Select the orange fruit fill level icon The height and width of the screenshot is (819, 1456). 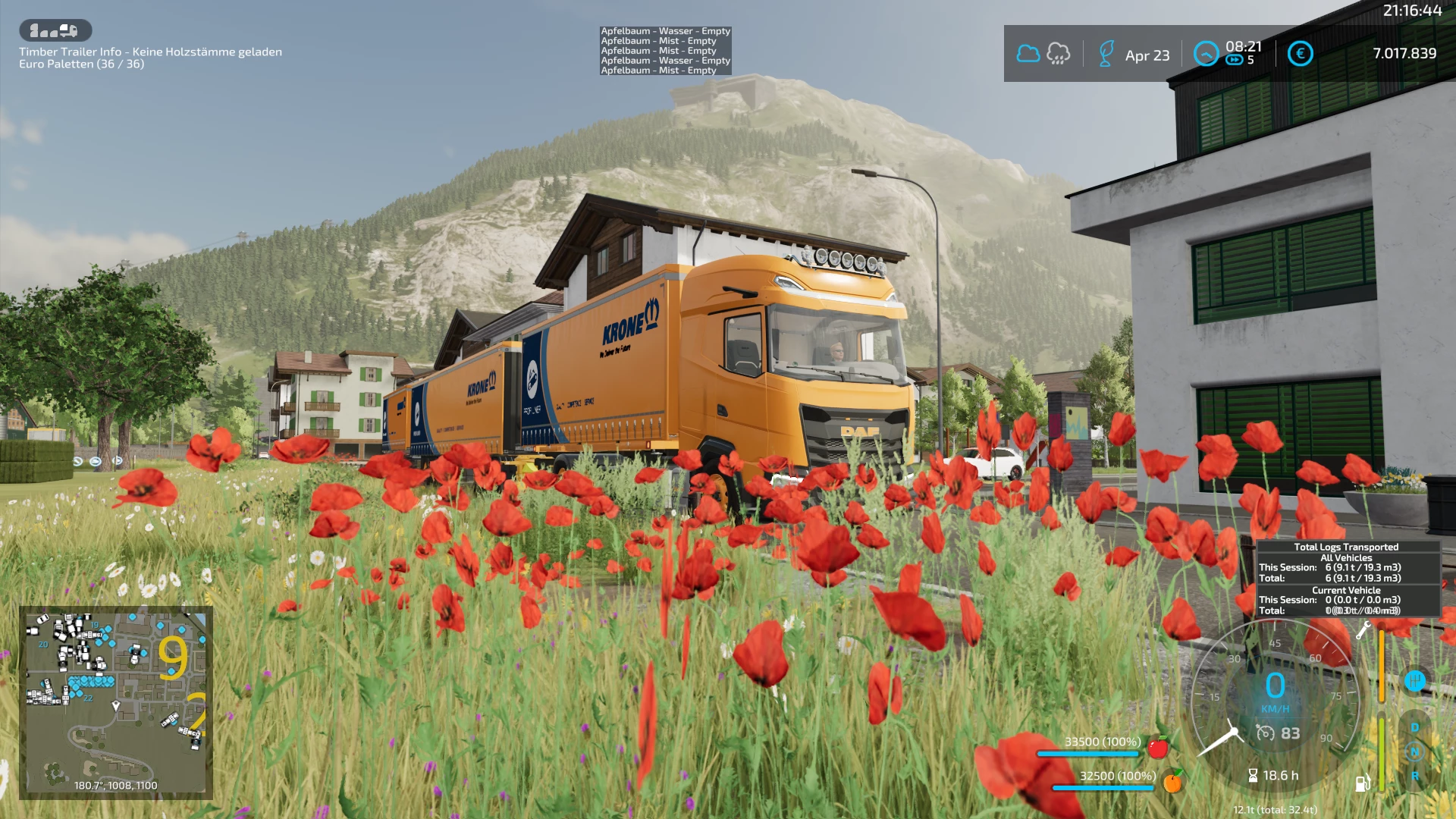[x=1172, y=781]
